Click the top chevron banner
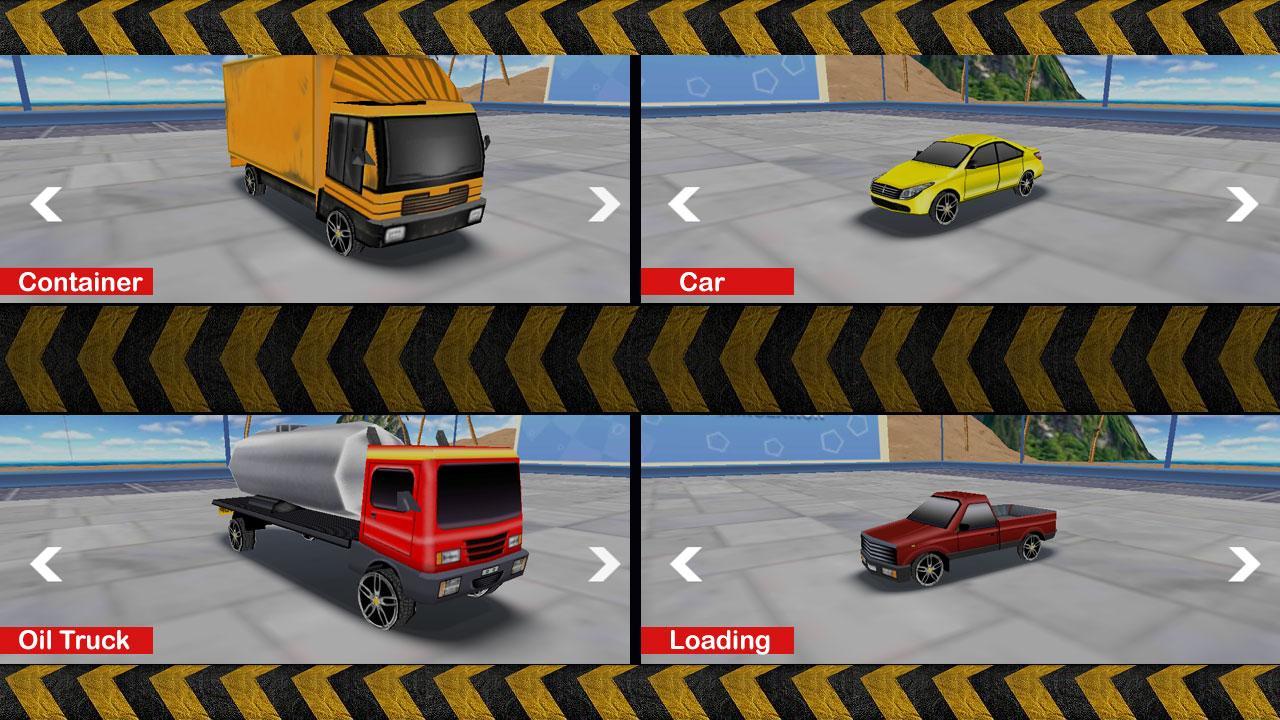The image size is (1280, 720). (640, 25)
